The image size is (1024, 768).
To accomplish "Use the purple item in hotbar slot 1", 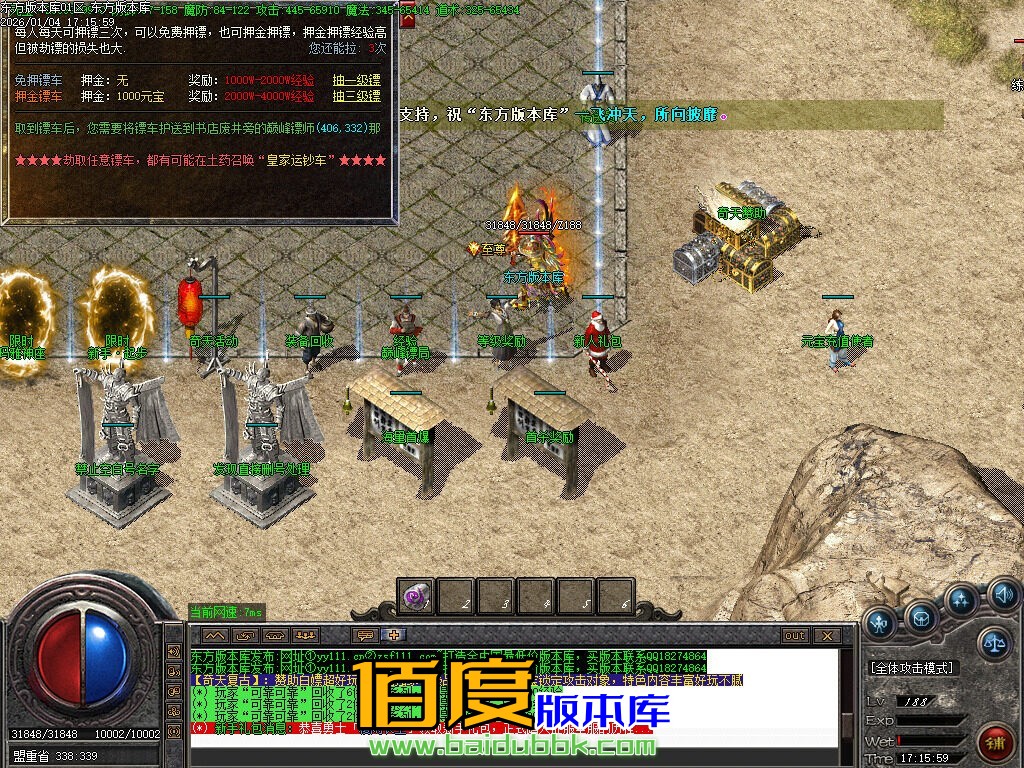I will (x=415, y=597).
